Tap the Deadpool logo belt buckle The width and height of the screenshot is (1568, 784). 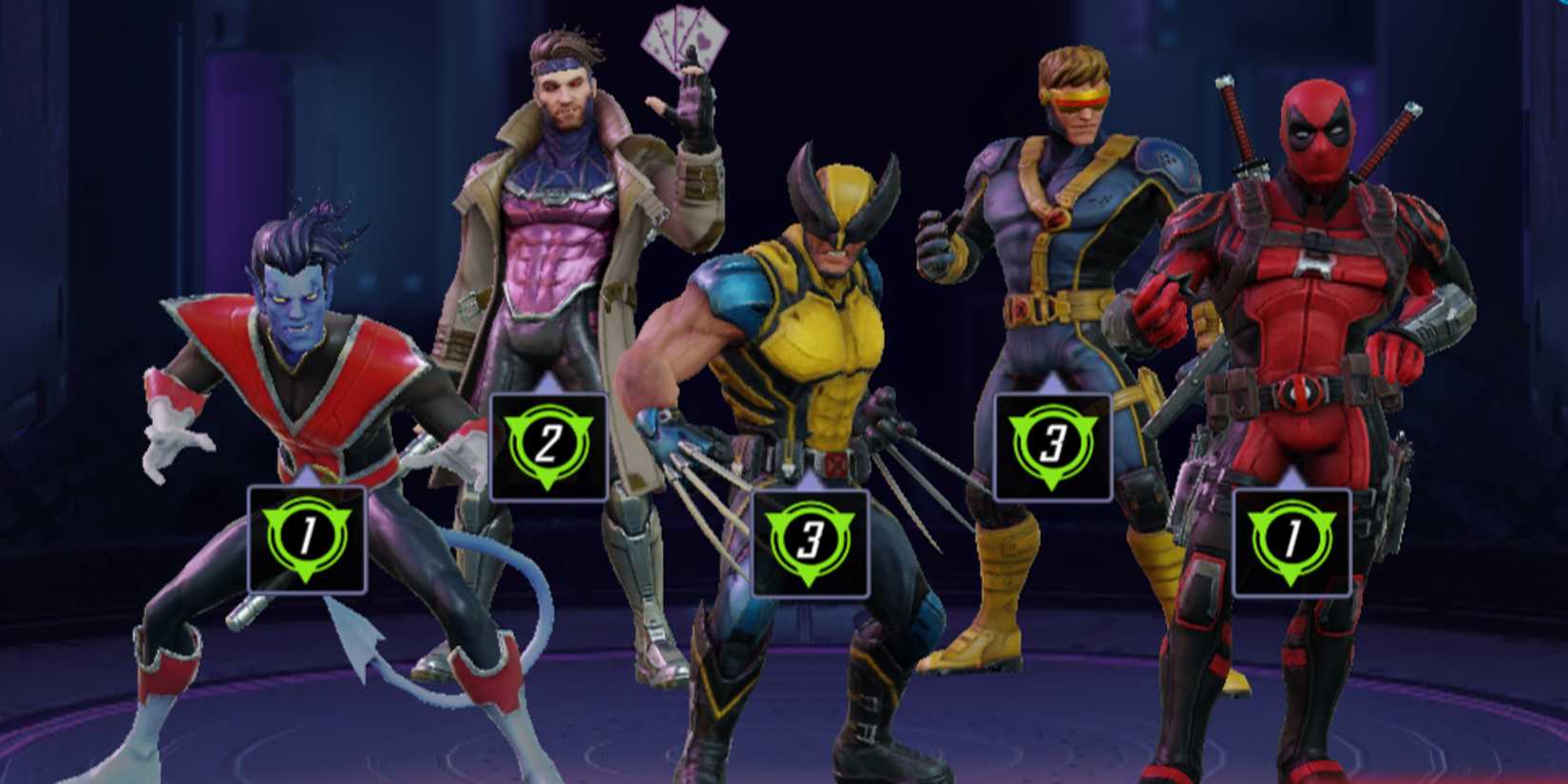[1298, 392]
